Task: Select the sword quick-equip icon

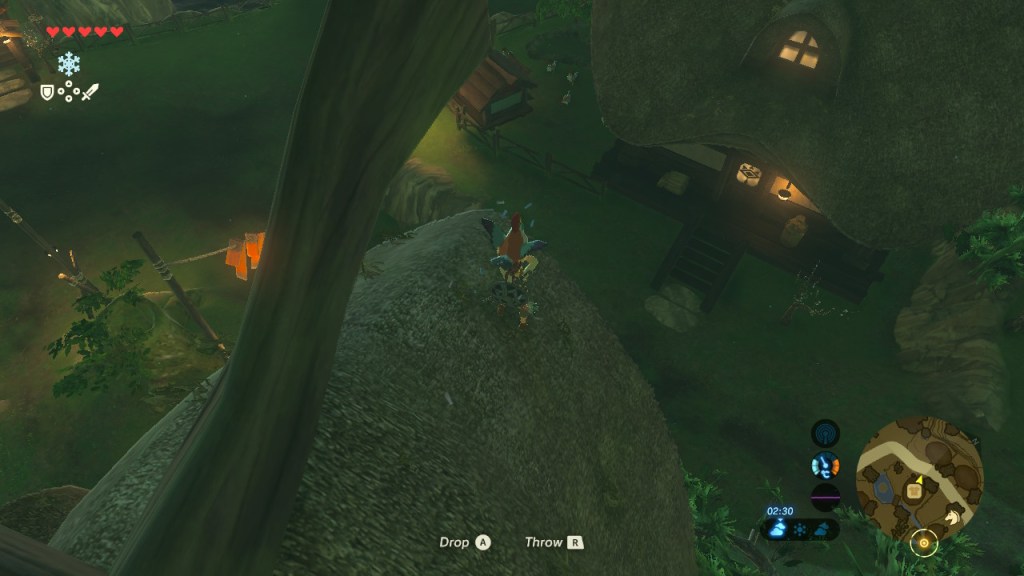Action: [90, 92]
